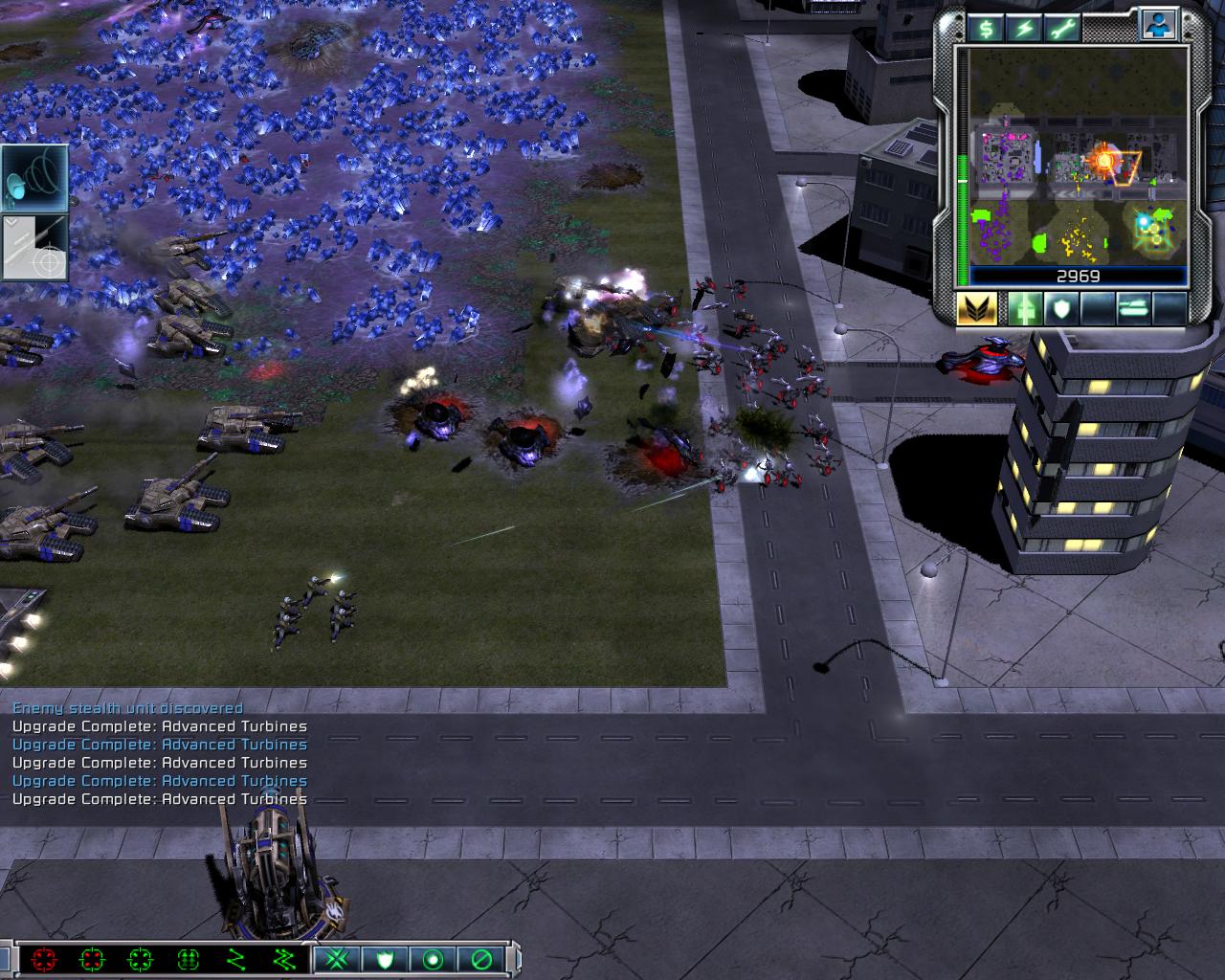
Task: Click the battlefield minimap
Action: (x=1078, y=156)
